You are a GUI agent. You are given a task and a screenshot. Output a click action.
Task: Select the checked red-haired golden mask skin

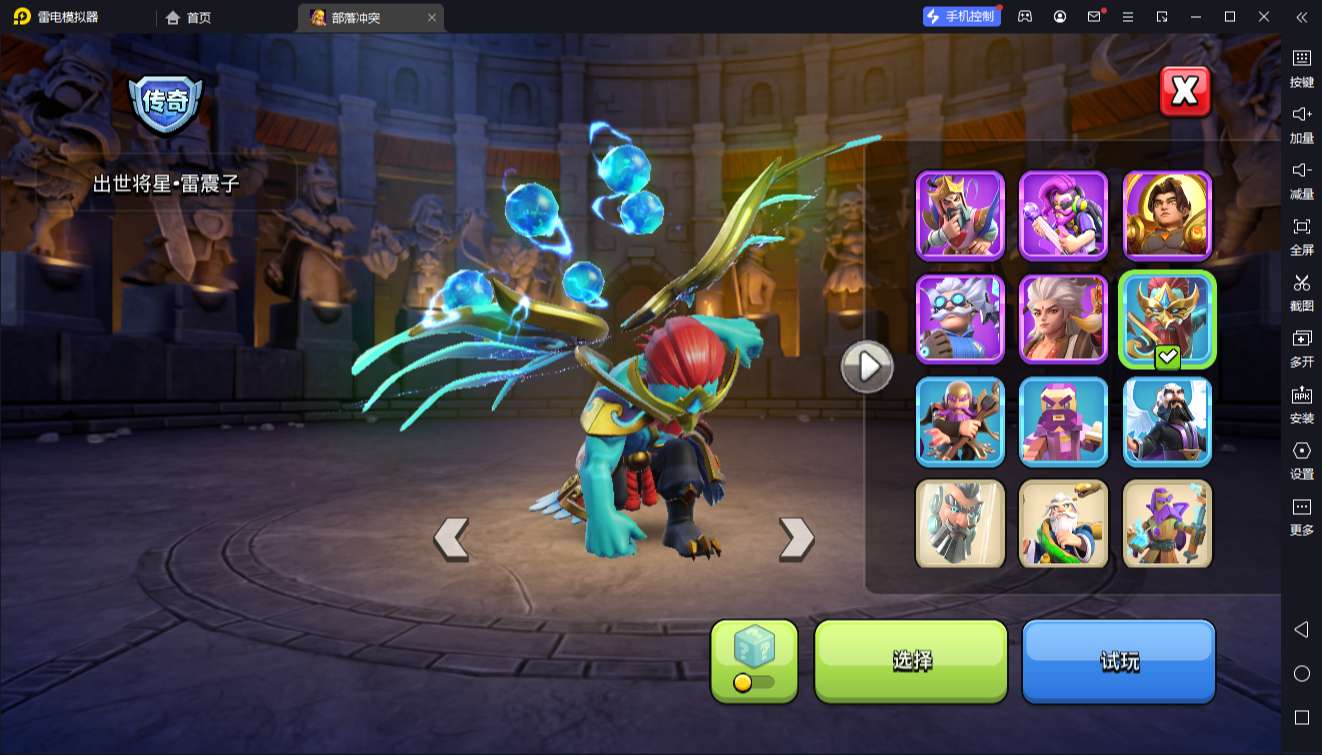(x=1167, y=318)
